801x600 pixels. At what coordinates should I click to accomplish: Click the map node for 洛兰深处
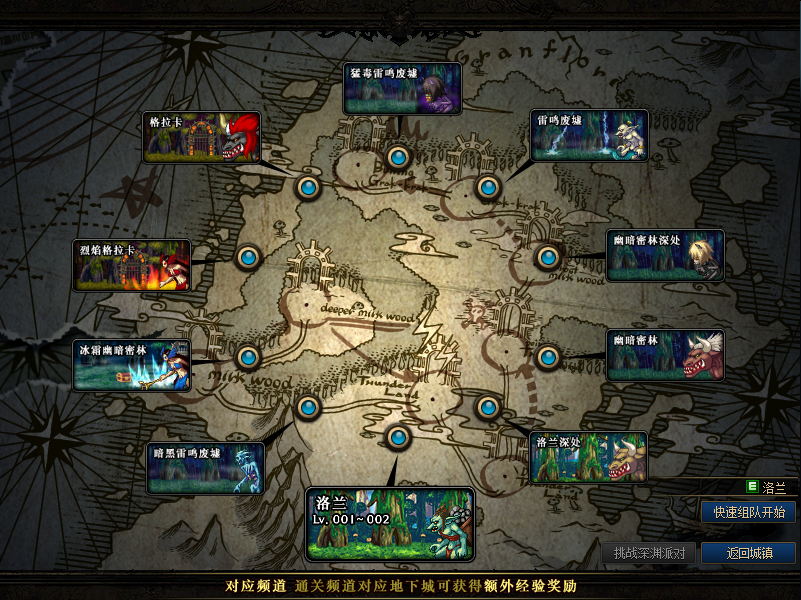487,407
